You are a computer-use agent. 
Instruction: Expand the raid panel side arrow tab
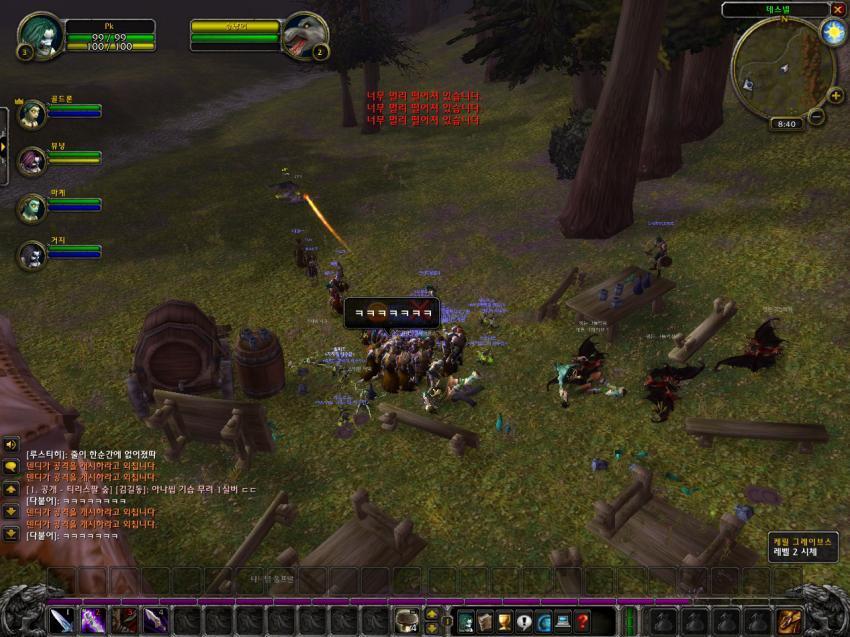tap(3, 146)
